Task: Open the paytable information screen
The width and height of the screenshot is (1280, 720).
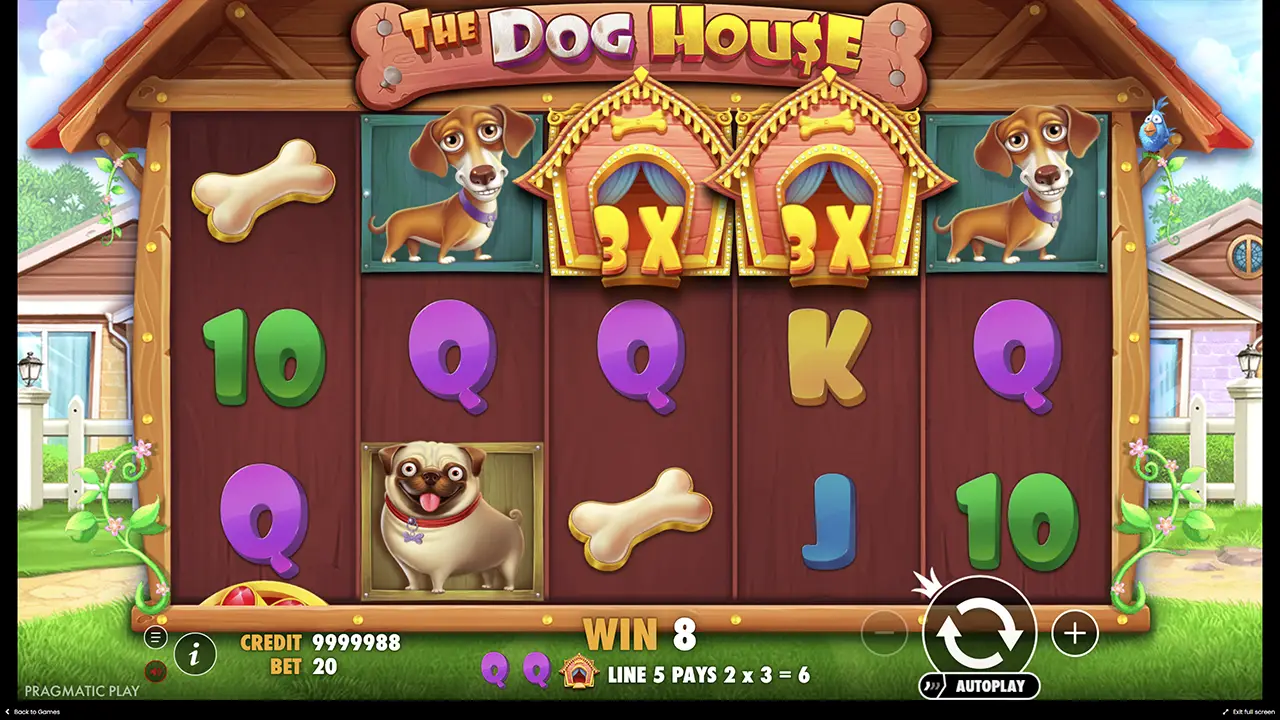Action: (196, 654)
